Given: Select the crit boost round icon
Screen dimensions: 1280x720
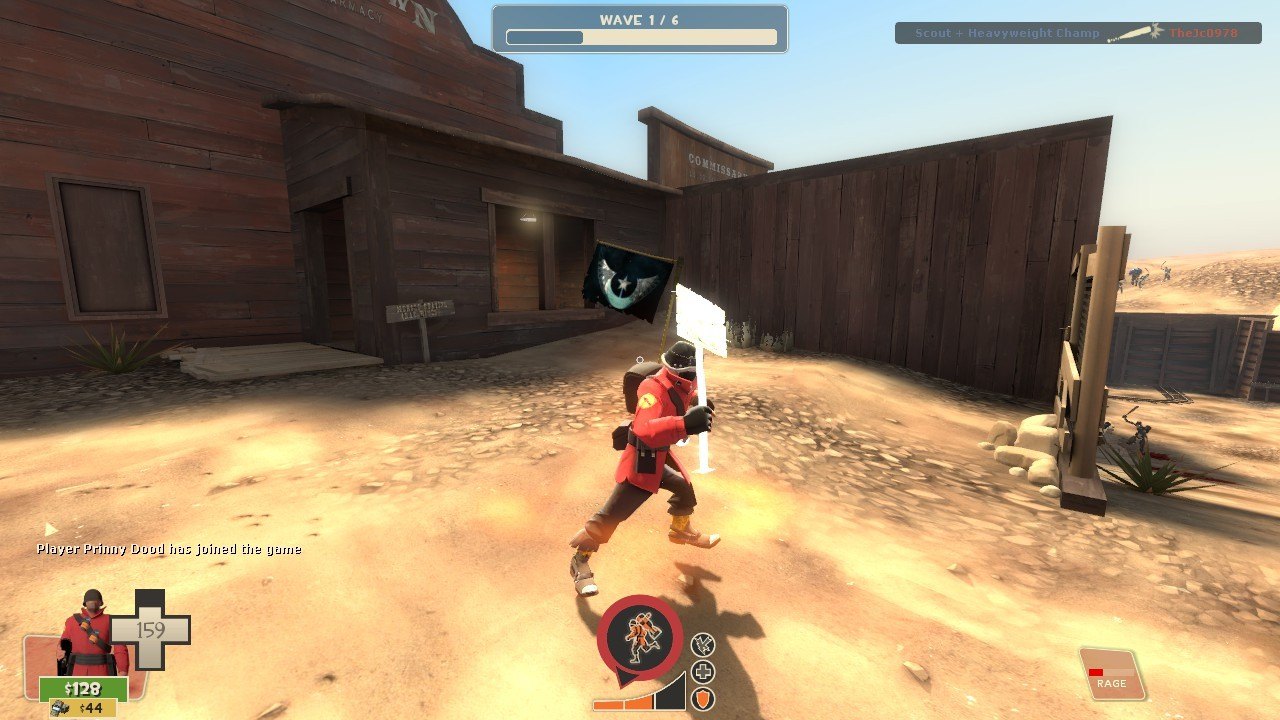Looking at the screenshot, I should point(703,645).
